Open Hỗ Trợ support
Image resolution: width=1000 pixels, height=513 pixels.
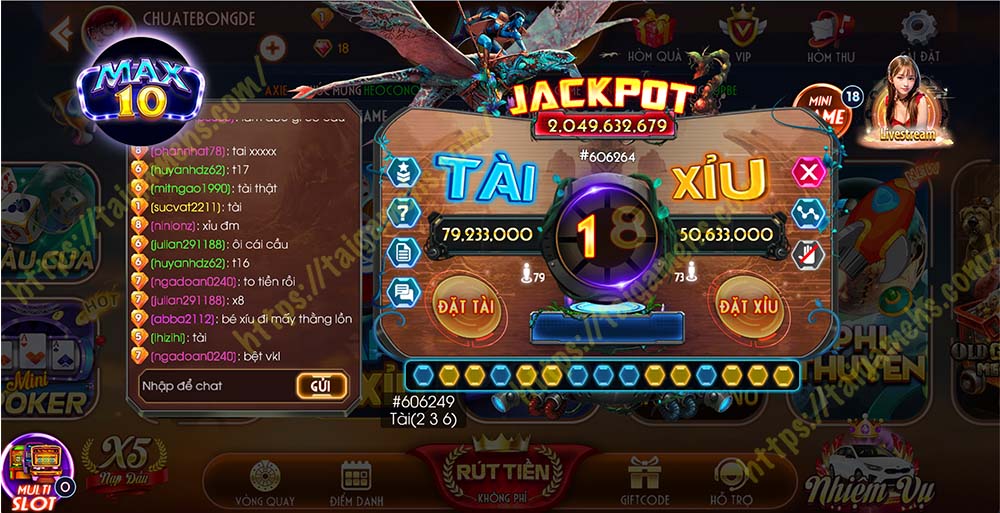(732, 480)
